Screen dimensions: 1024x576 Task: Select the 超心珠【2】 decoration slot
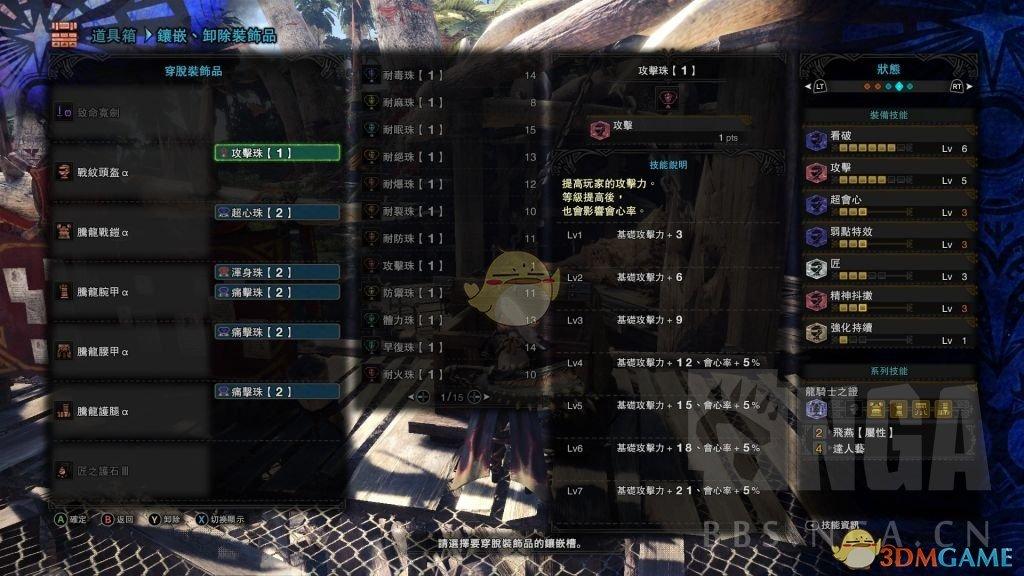(277, 212)
